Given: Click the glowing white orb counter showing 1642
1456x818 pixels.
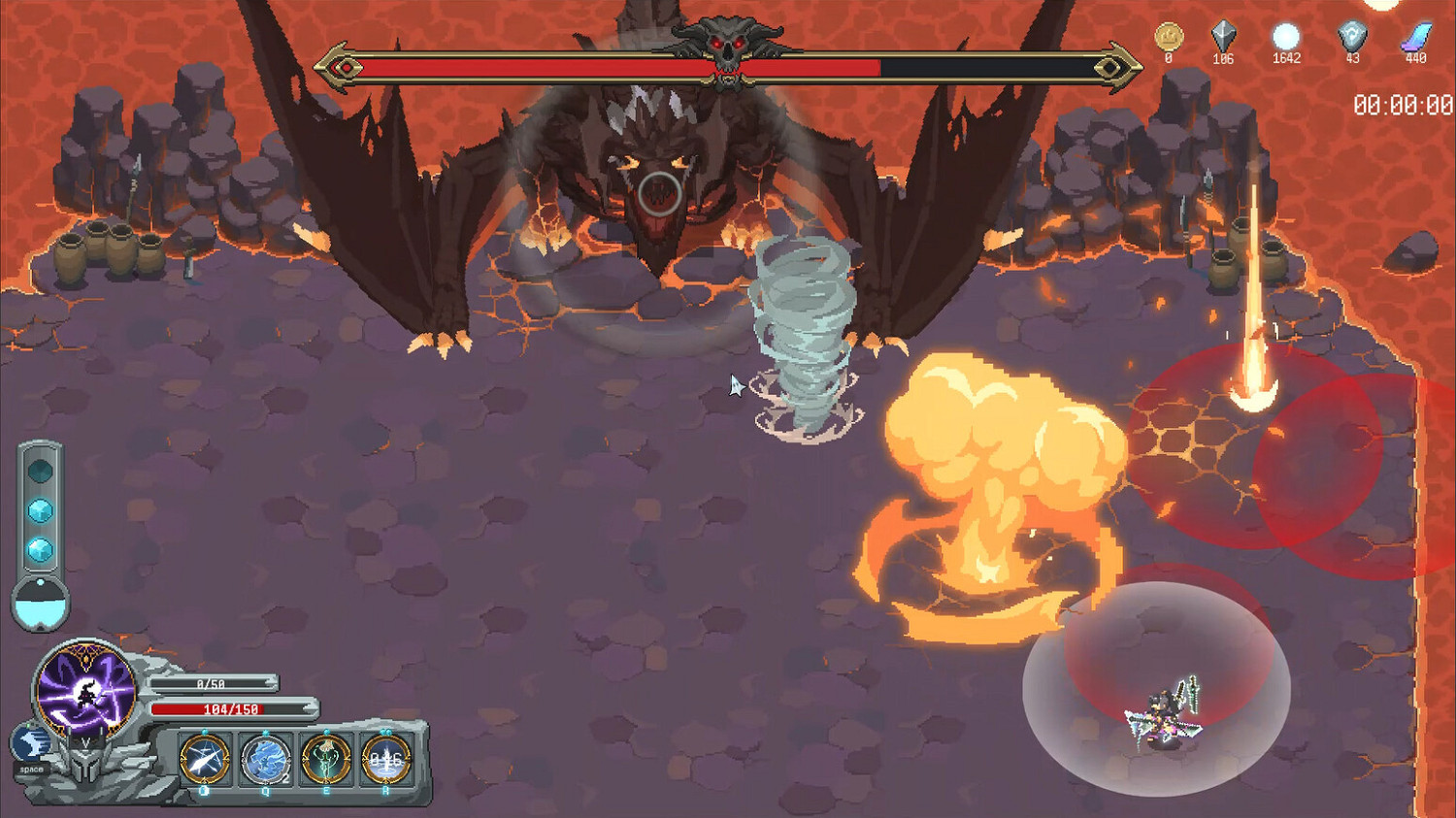Looking at the screenshot, I should pyautogui.click(x=1286, y=37).
